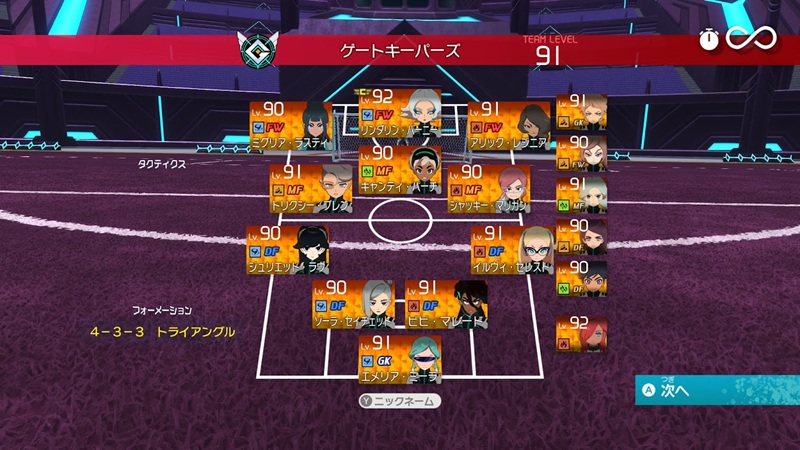Select forward アリック・レジニア player card
Screen dimensions: 800x450
(509, 125)
